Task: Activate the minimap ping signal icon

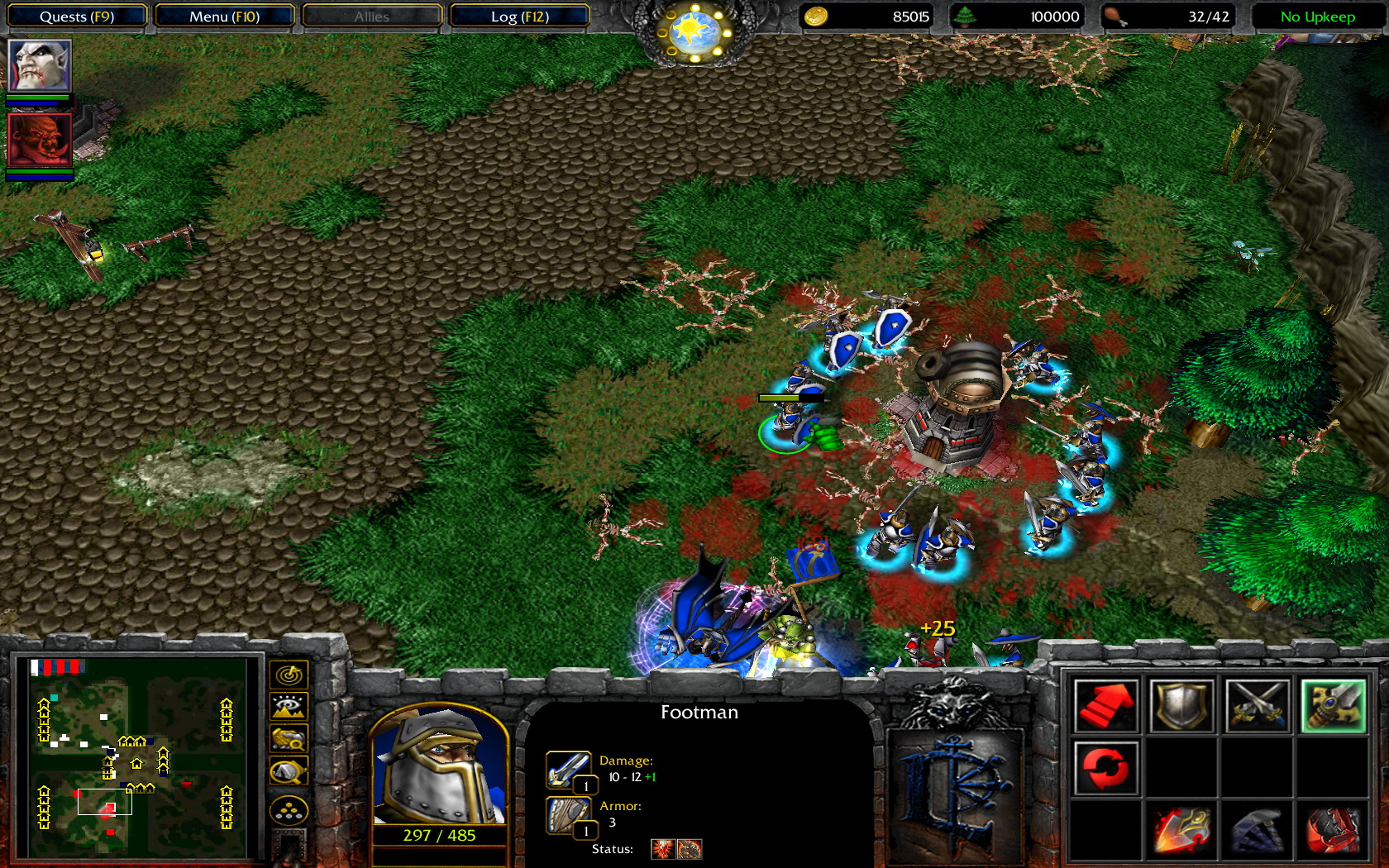Action: tap(288, 674)
